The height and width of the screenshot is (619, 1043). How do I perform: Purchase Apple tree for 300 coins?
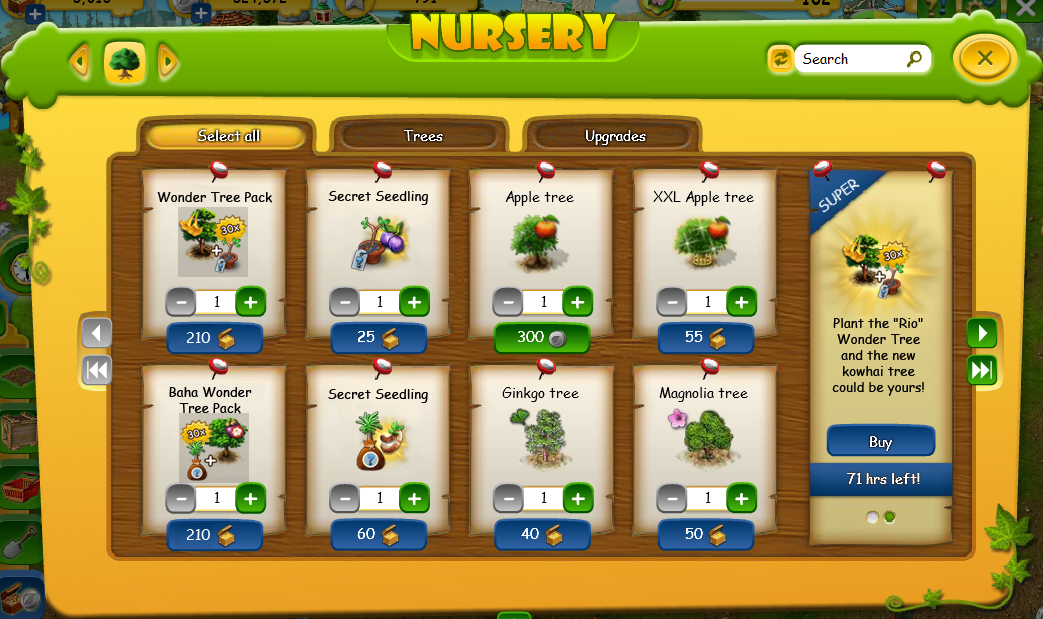[x=542, y=338]
